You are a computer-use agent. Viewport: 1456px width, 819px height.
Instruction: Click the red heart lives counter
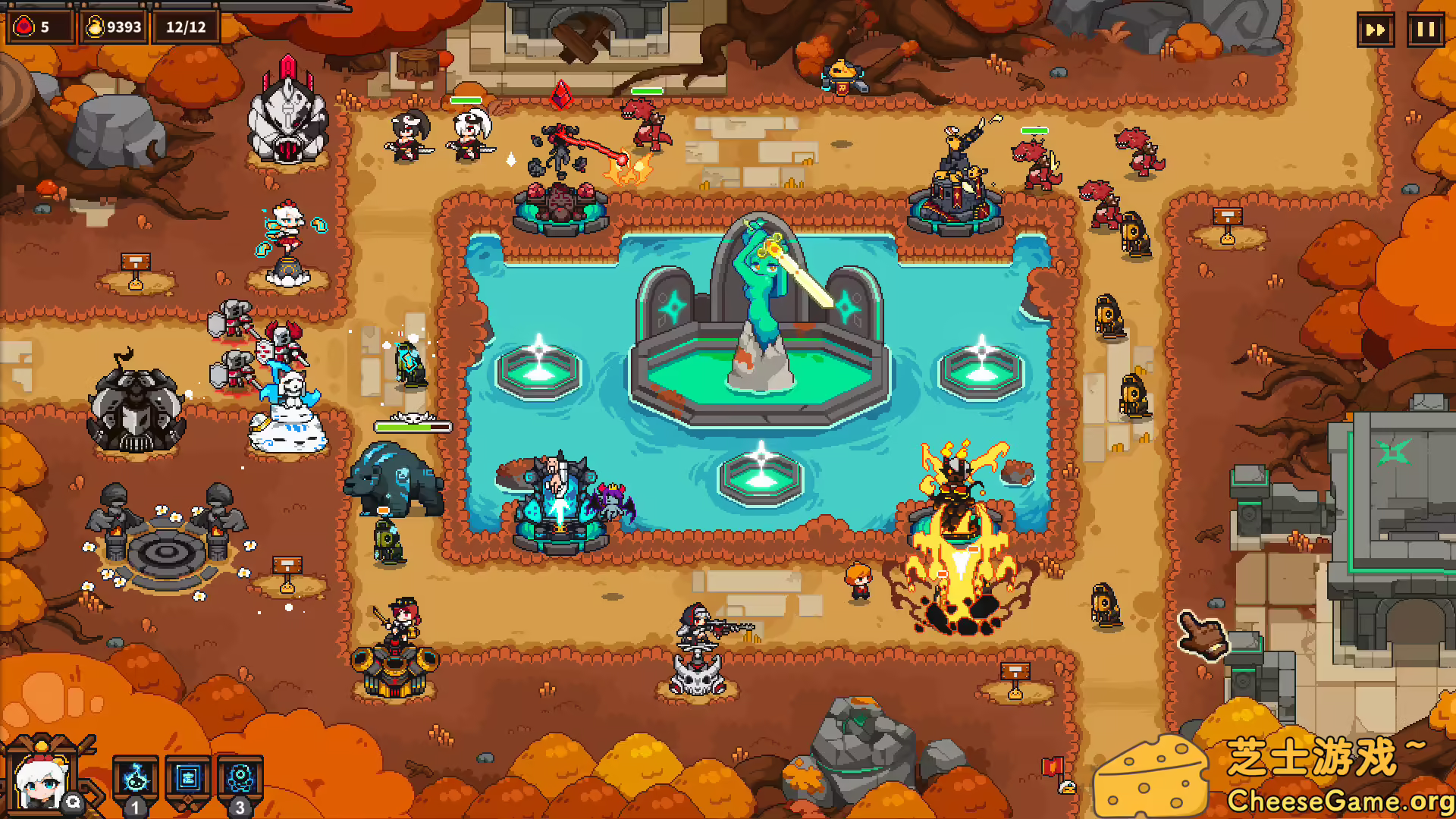coord(39,25)
